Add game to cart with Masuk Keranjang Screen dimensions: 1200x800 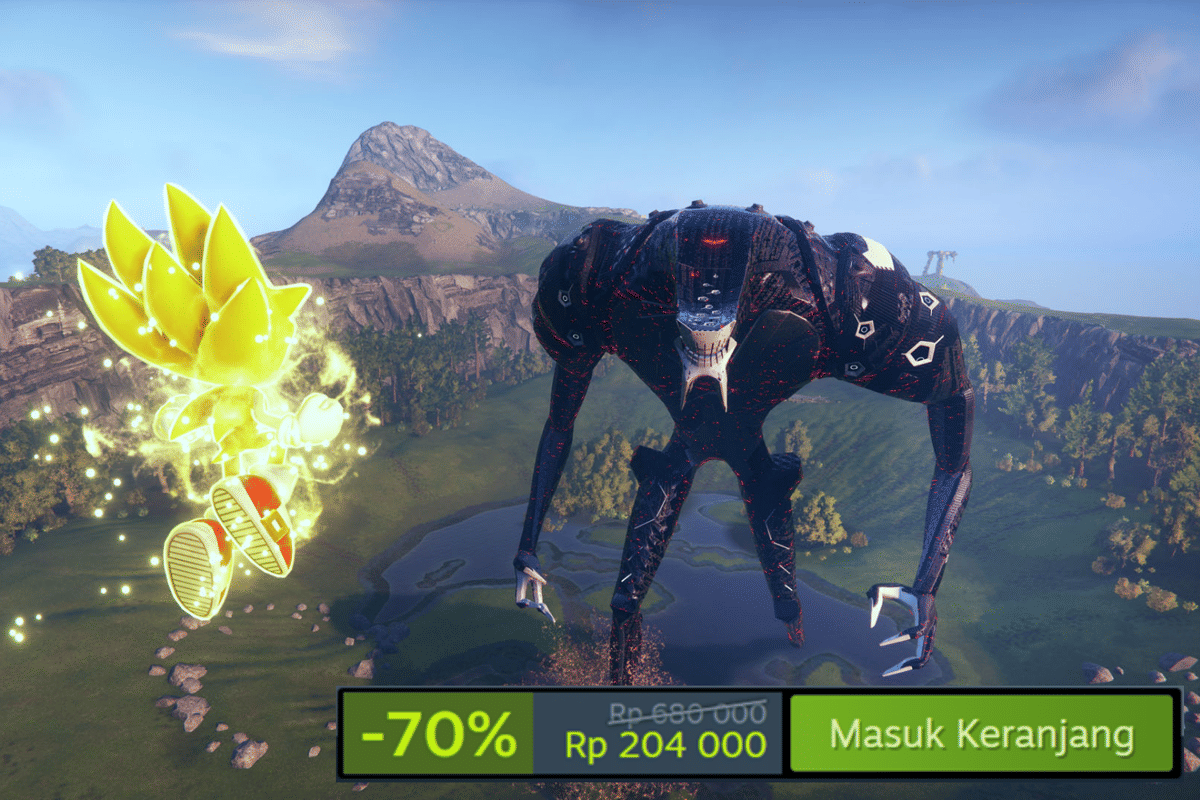980,734
